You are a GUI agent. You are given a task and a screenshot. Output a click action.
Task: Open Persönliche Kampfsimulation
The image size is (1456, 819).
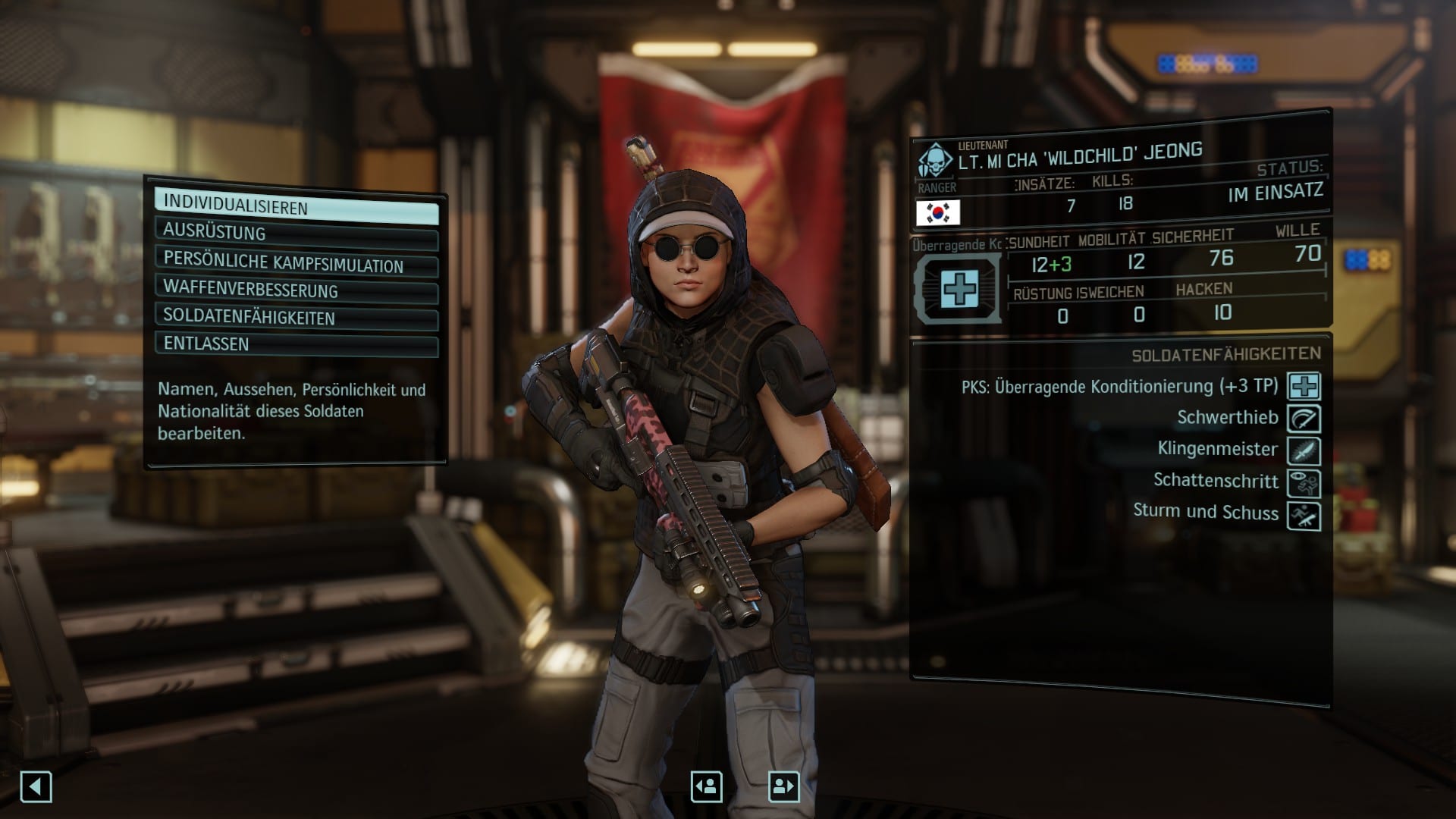296,262
